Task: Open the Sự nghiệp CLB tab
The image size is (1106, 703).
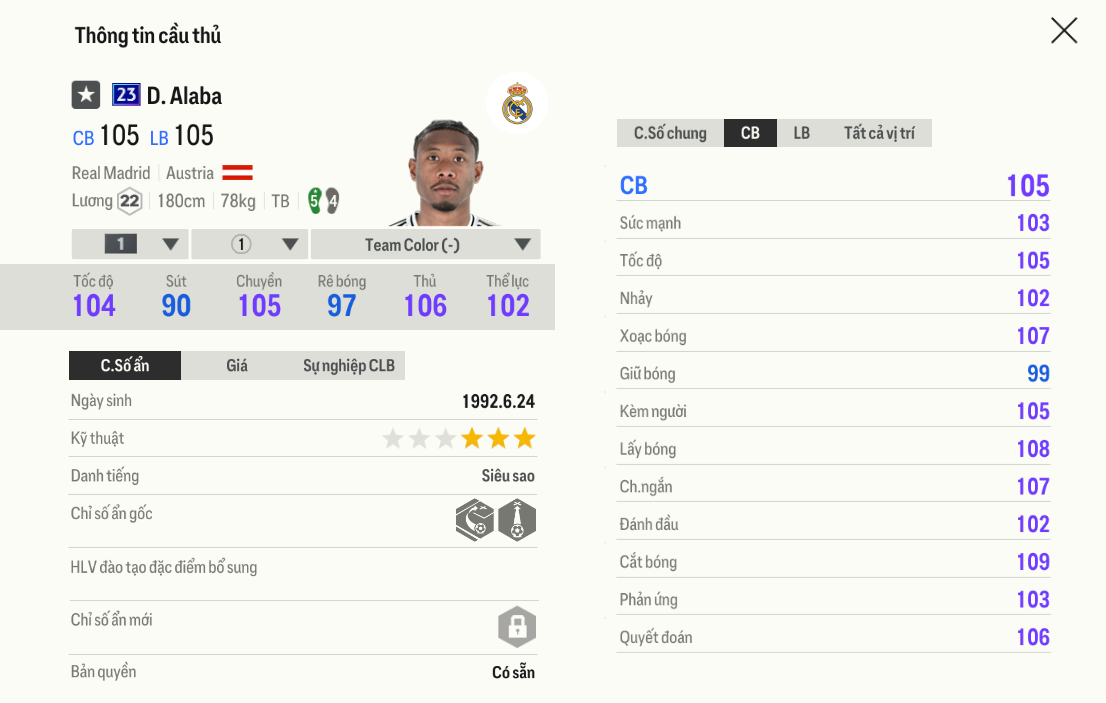Action: click(x=349, y=366)
